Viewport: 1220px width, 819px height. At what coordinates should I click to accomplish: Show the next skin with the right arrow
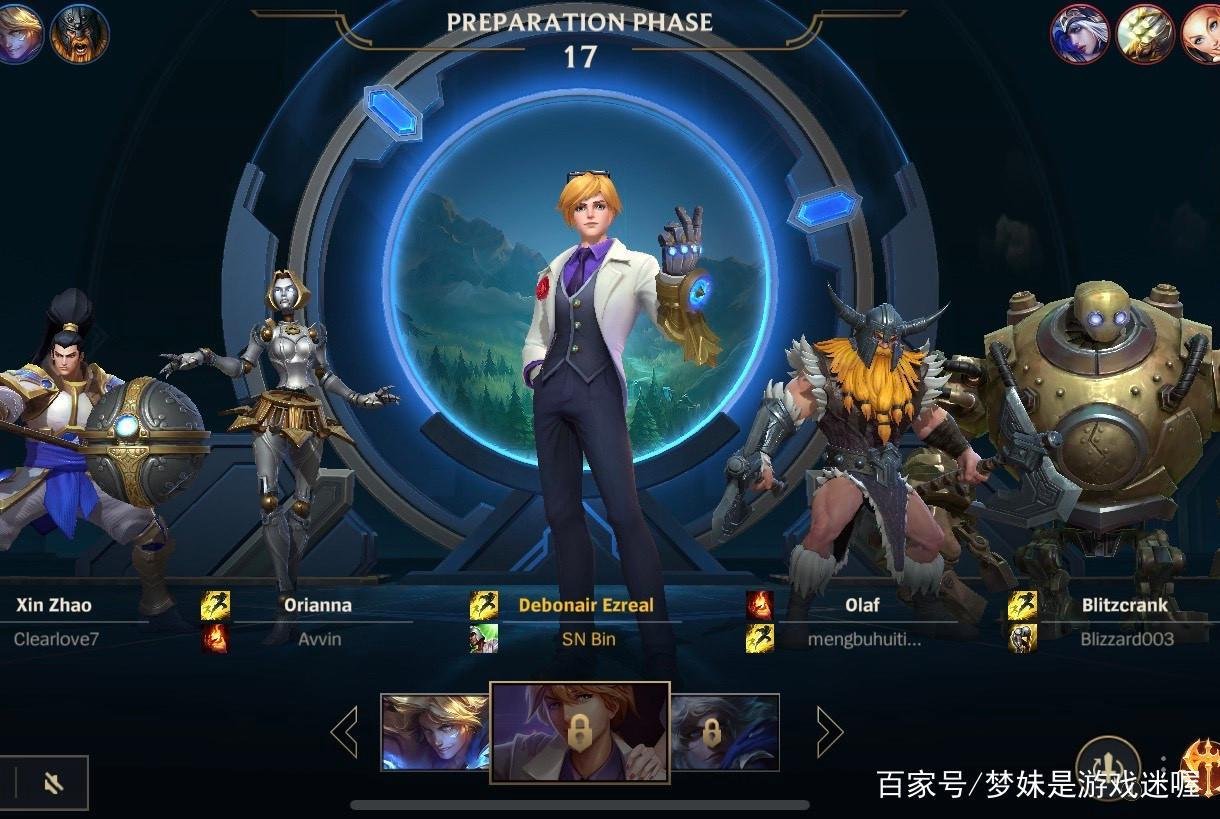pos(829,733)
